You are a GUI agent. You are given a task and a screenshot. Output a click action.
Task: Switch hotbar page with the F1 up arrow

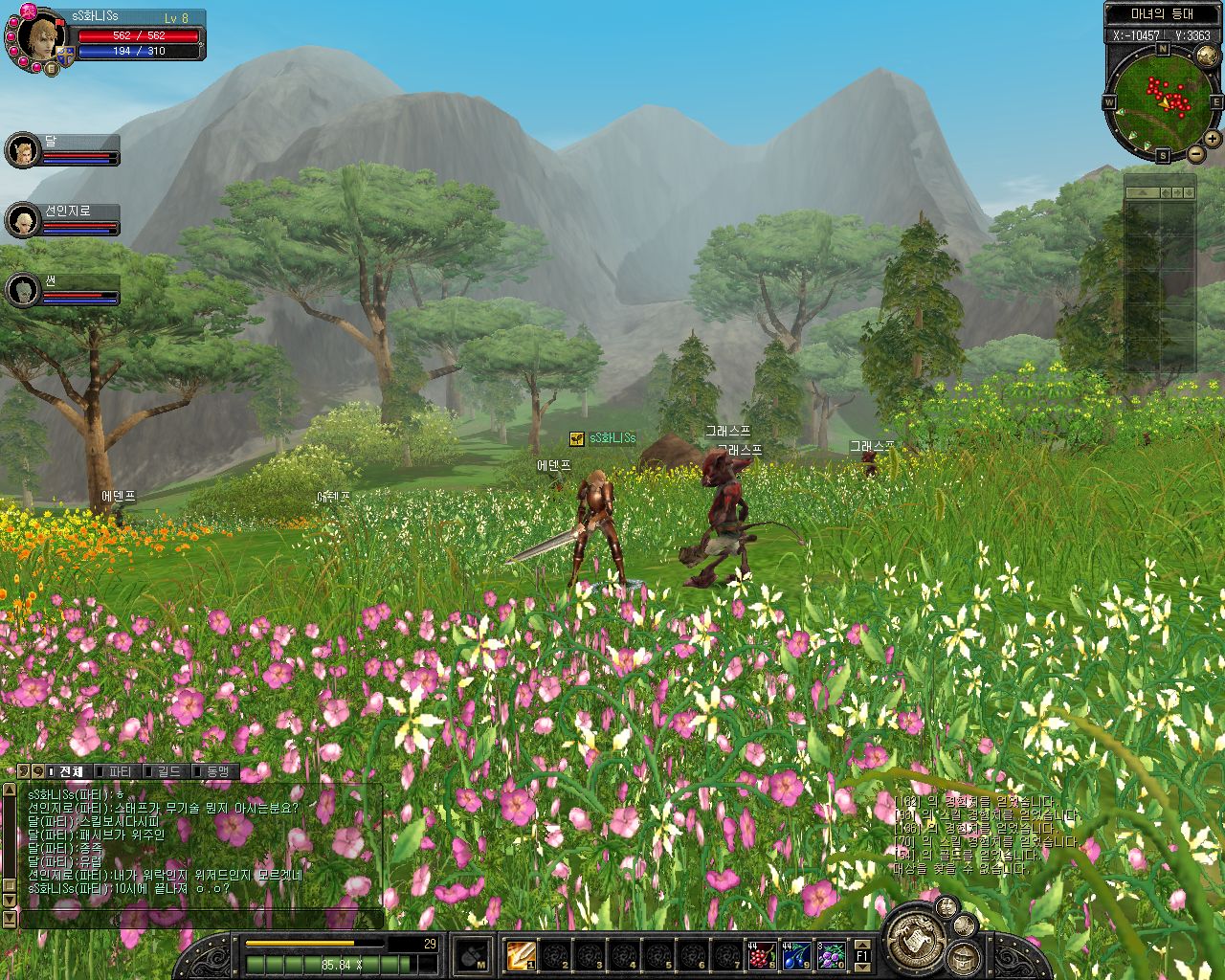click(861, 946)
